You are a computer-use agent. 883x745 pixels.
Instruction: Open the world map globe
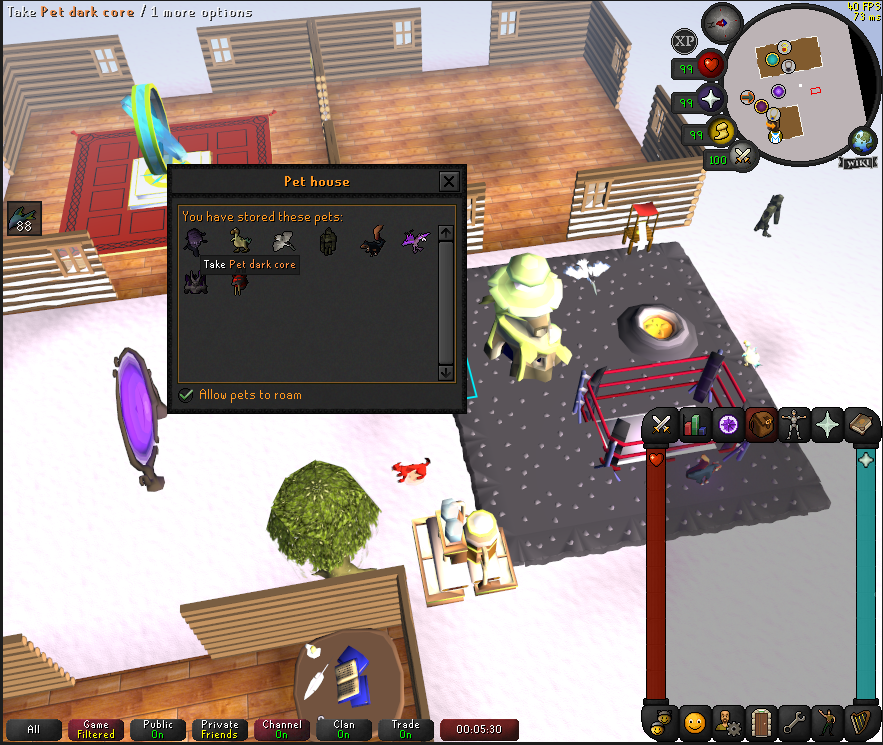tap(862, 141)
